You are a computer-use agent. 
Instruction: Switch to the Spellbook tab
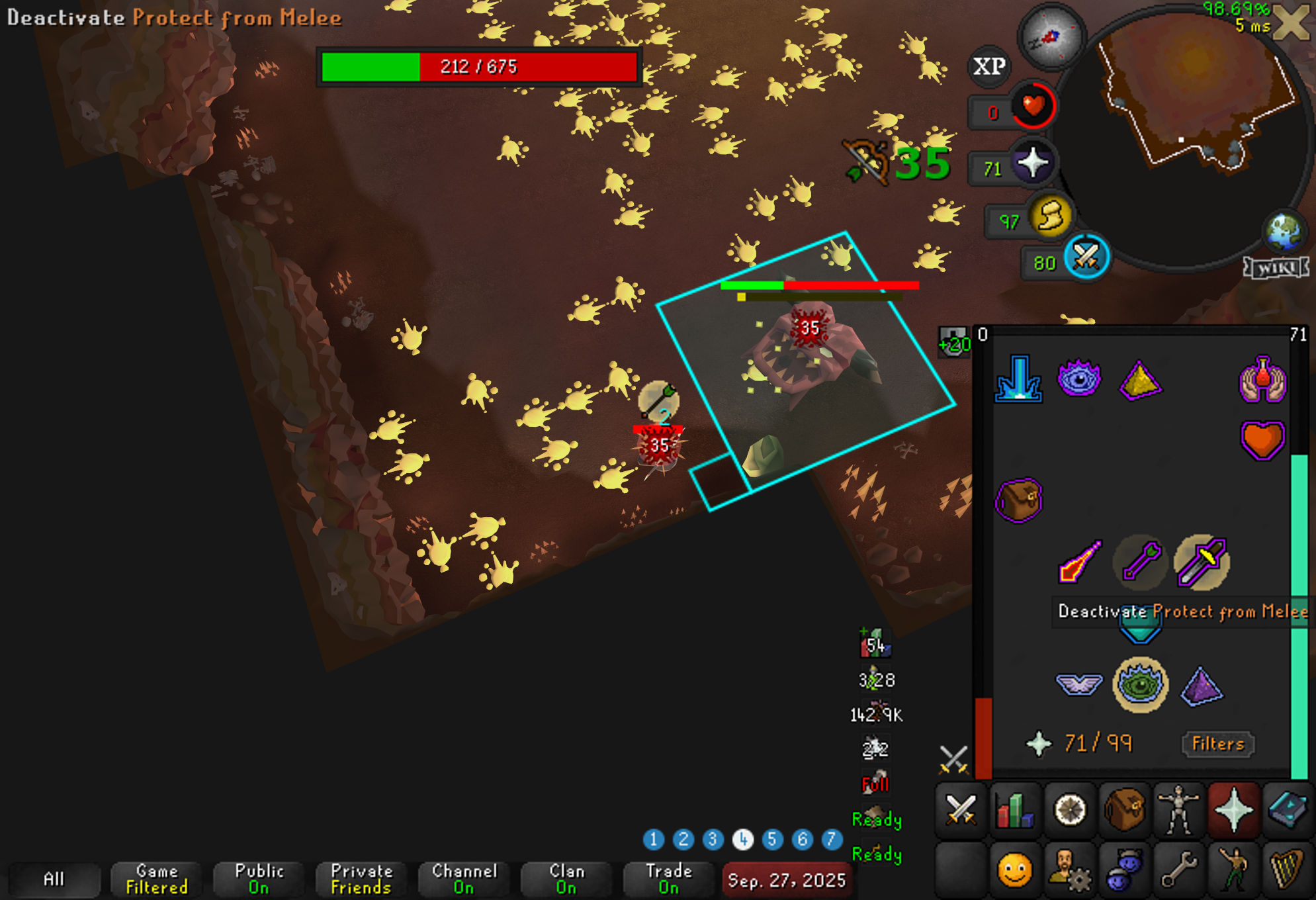click(1288, 809)
